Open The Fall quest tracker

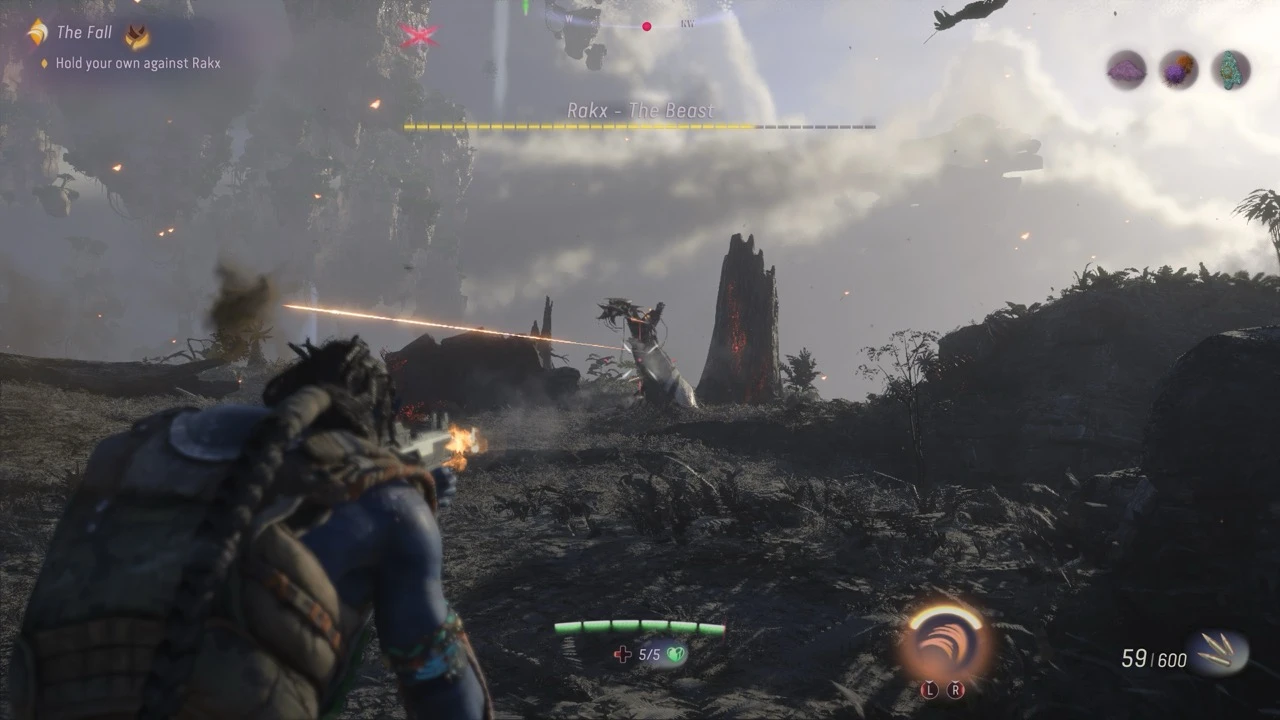point(84,33)
